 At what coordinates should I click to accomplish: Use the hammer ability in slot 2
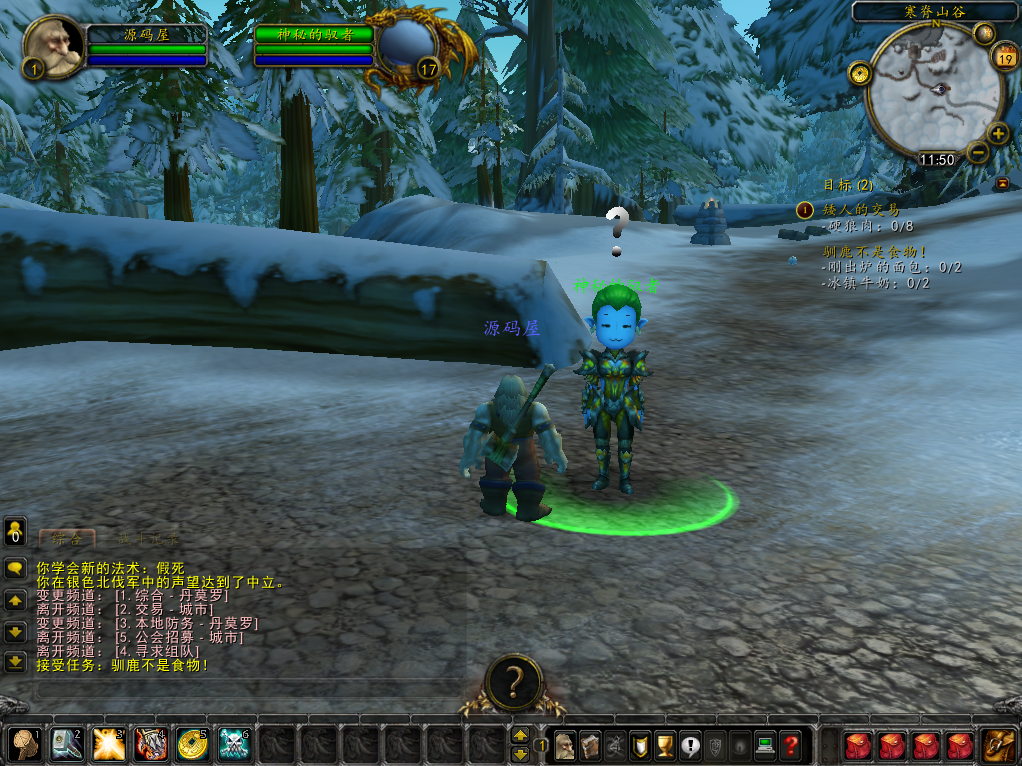[x=67, y=744]
